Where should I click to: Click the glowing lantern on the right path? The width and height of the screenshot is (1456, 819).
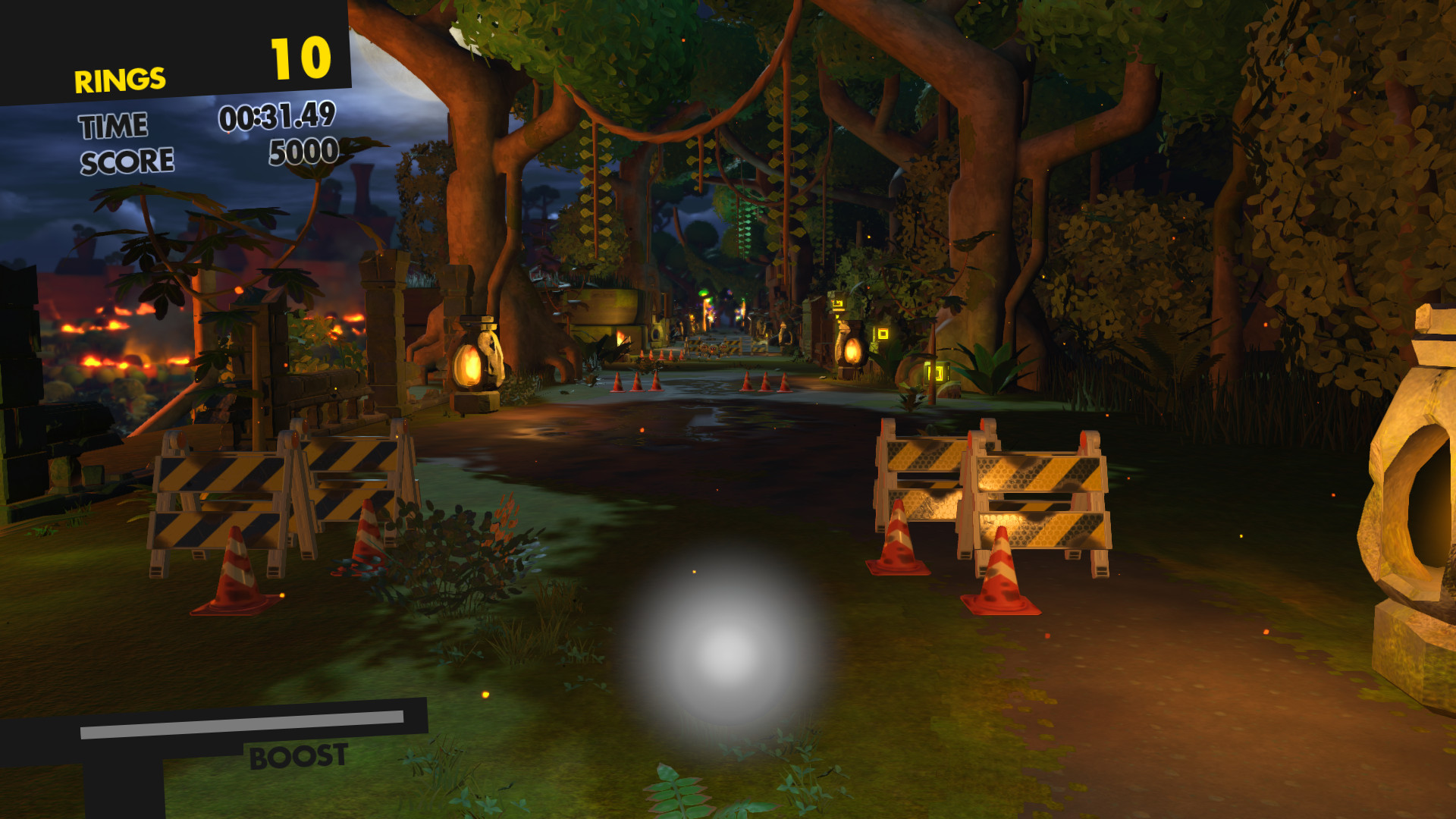tap(852, 353)
